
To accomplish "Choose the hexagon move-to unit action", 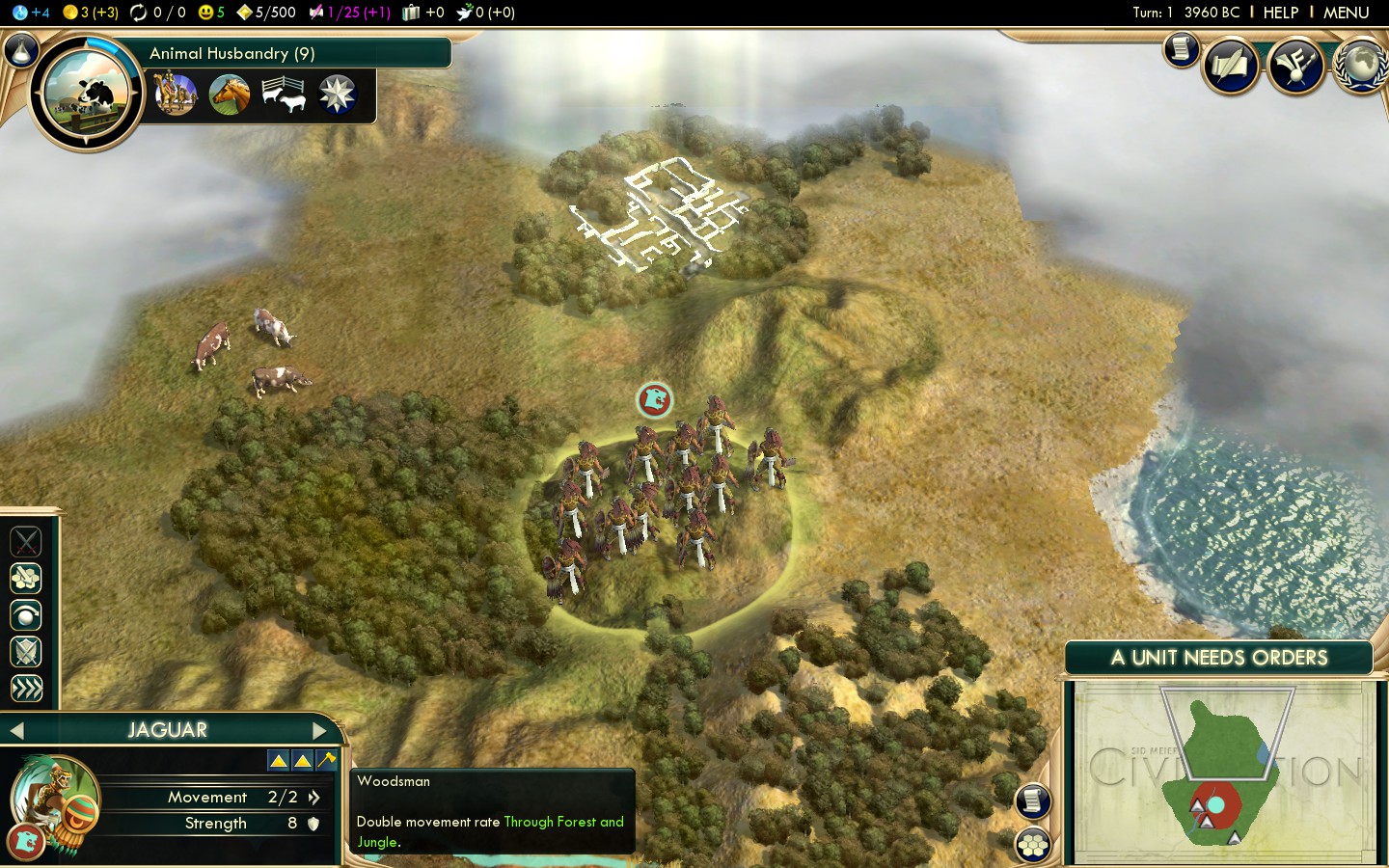I will pyautogui.click(x=26, y=579).
